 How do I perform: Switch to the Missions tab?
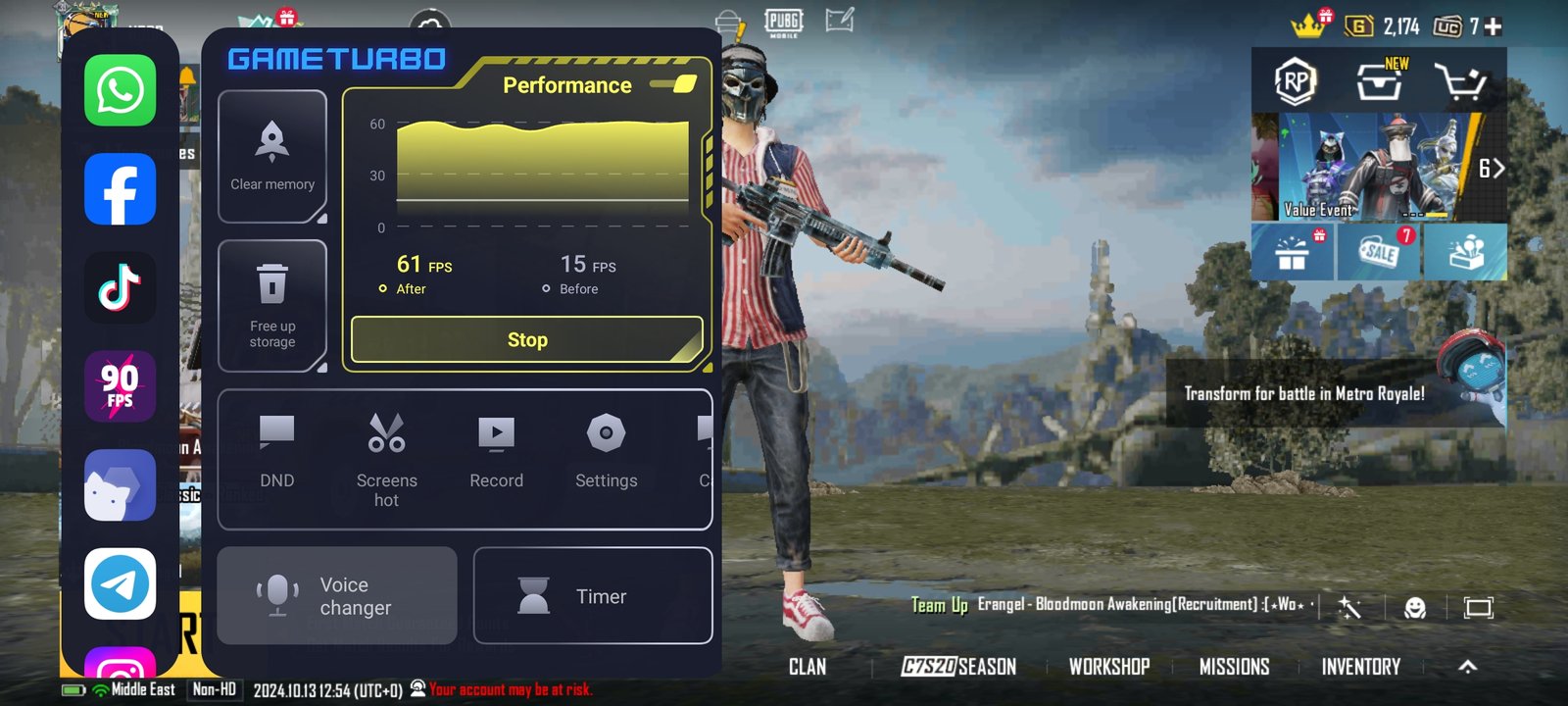(x=1233, y=667)
